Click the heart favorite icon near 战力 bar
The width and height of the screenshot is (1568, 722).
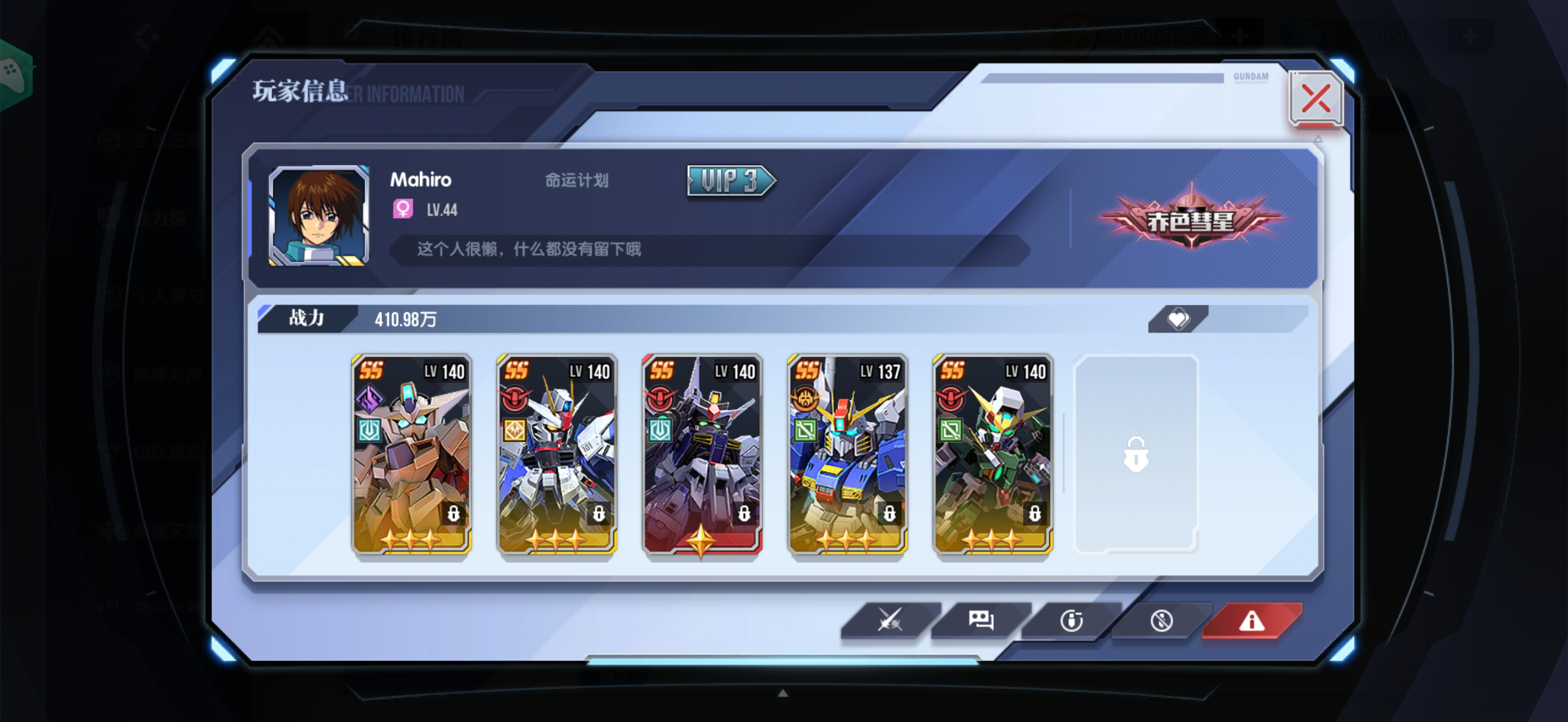(x=1178, y=318)
